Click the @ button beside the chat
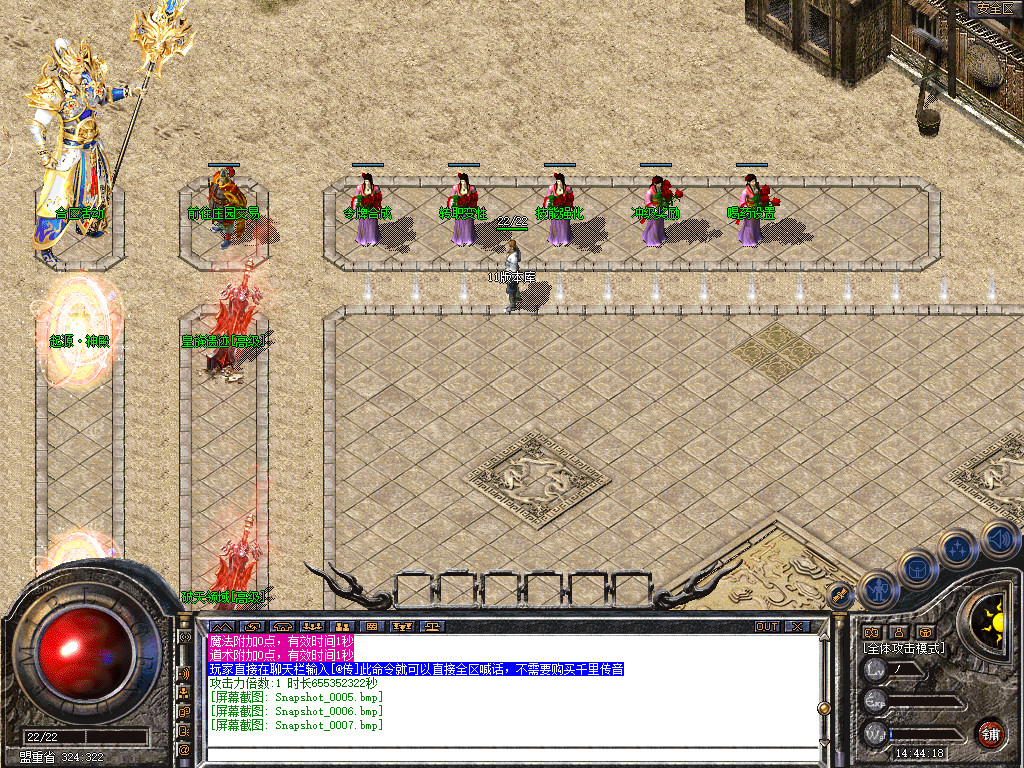This screenshot has height=768, width=1024. click(x=185, y=749)
